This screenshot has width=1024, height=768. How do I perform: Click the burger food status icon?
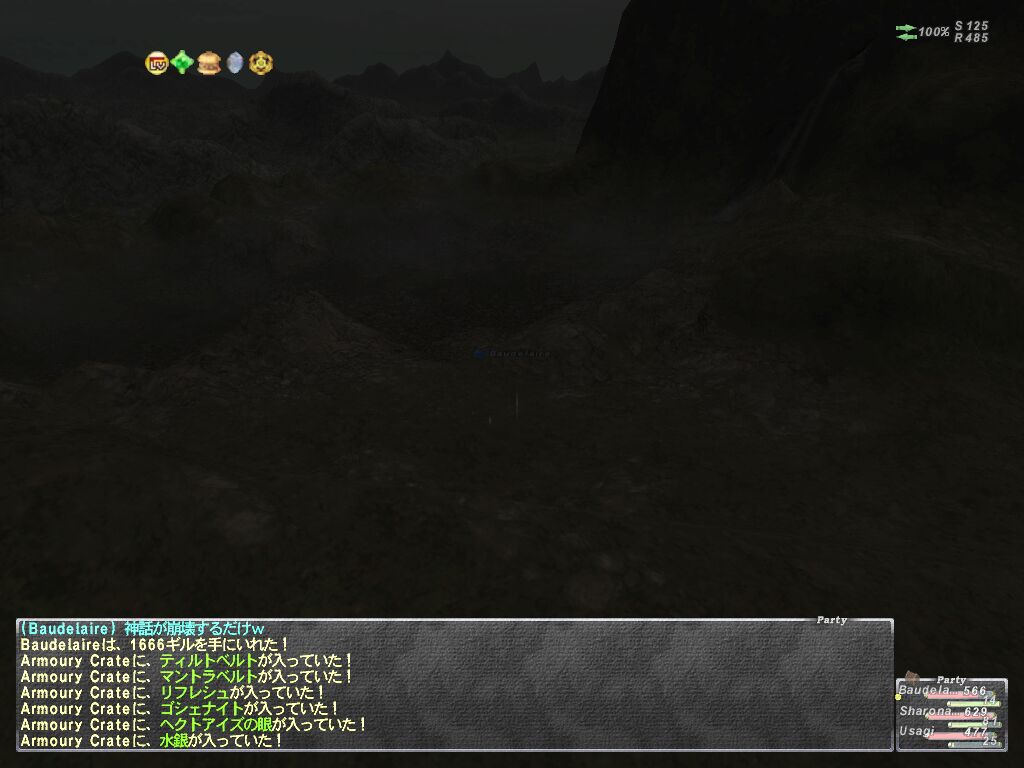click(208, 63)
